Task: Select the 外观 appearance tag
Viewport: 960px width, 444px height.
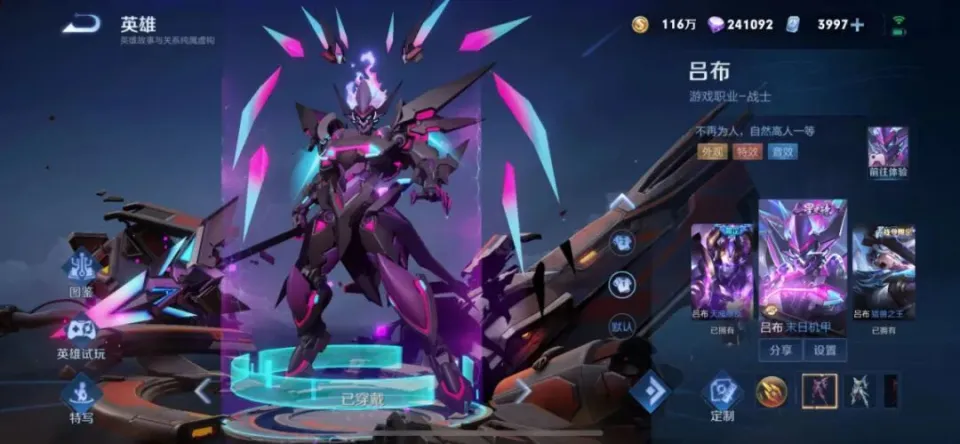Action: [711, 152]
